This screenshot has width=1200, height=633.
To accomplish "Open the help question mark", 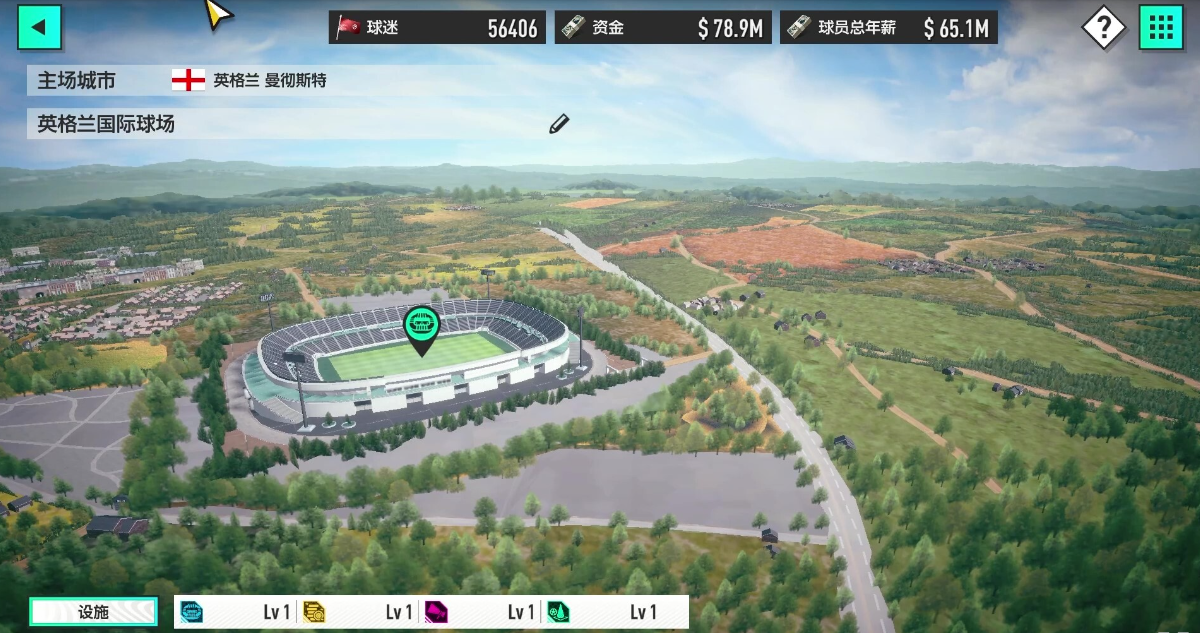I will click(x=1103, y=27).
